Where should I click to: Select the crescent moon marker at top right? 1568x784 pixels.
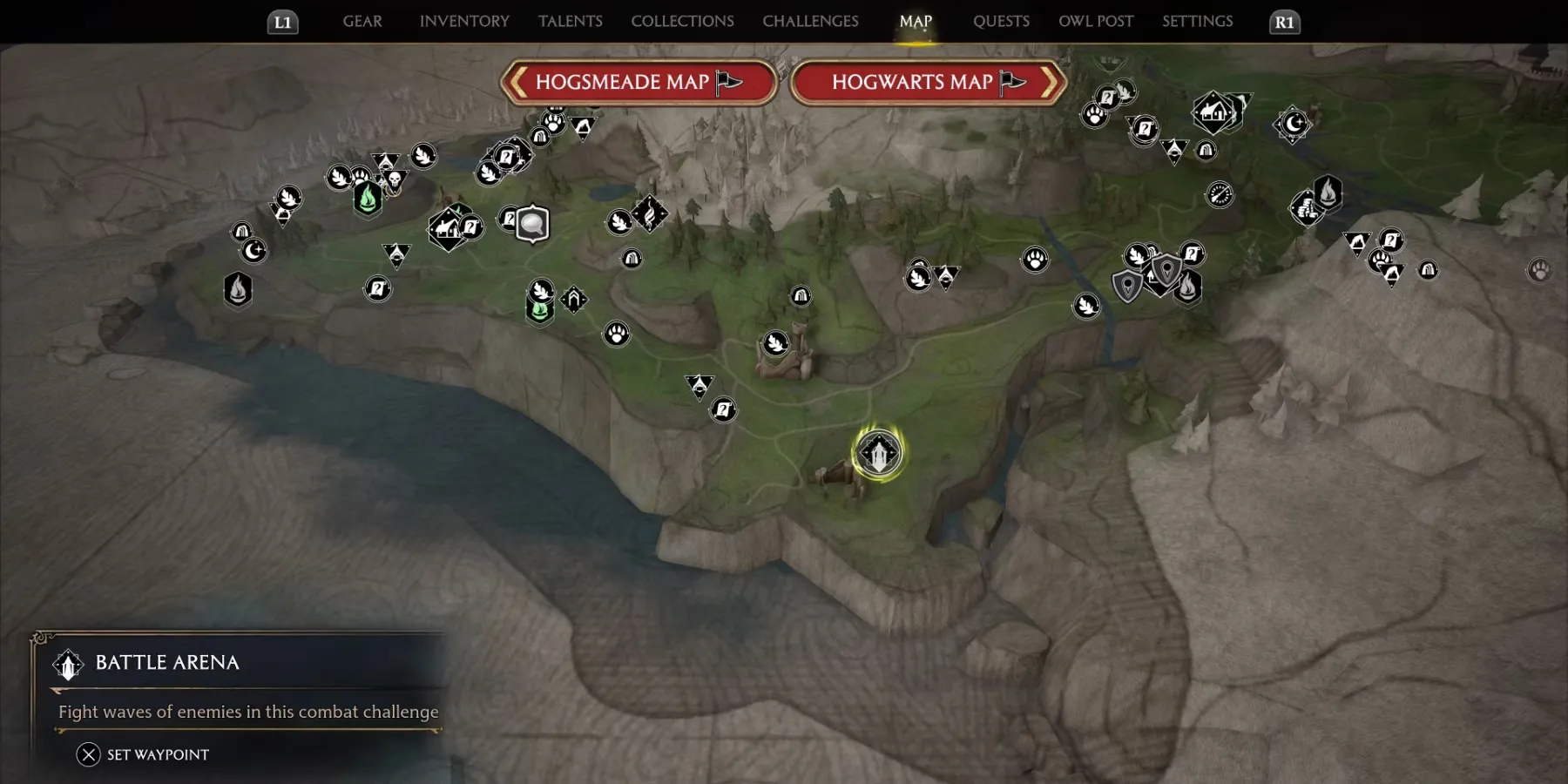pos(1294,124)
